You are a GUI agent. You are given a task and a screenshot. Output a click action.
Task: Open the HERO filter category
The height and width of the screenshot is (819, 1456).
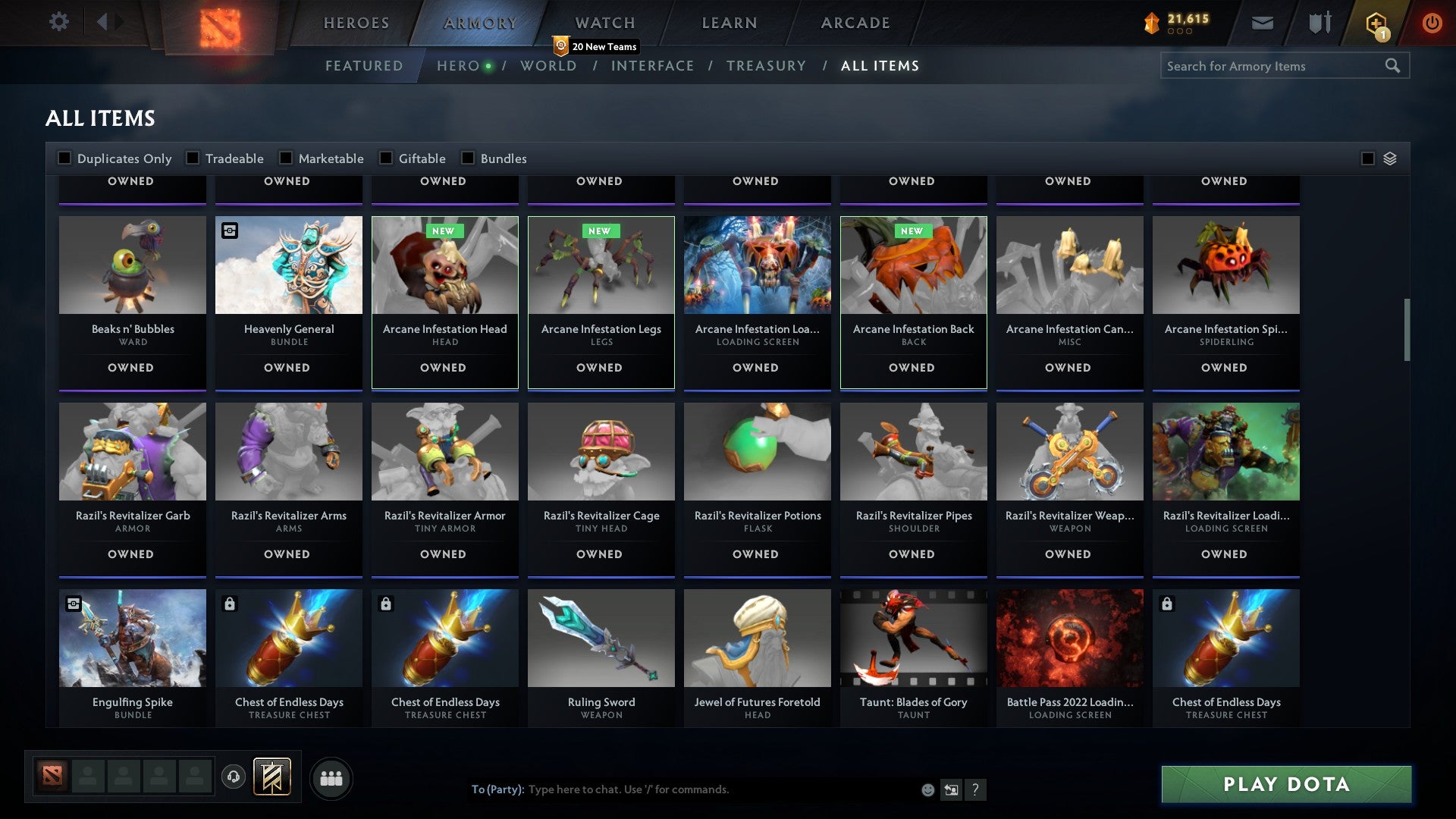[x=457, y=66]
